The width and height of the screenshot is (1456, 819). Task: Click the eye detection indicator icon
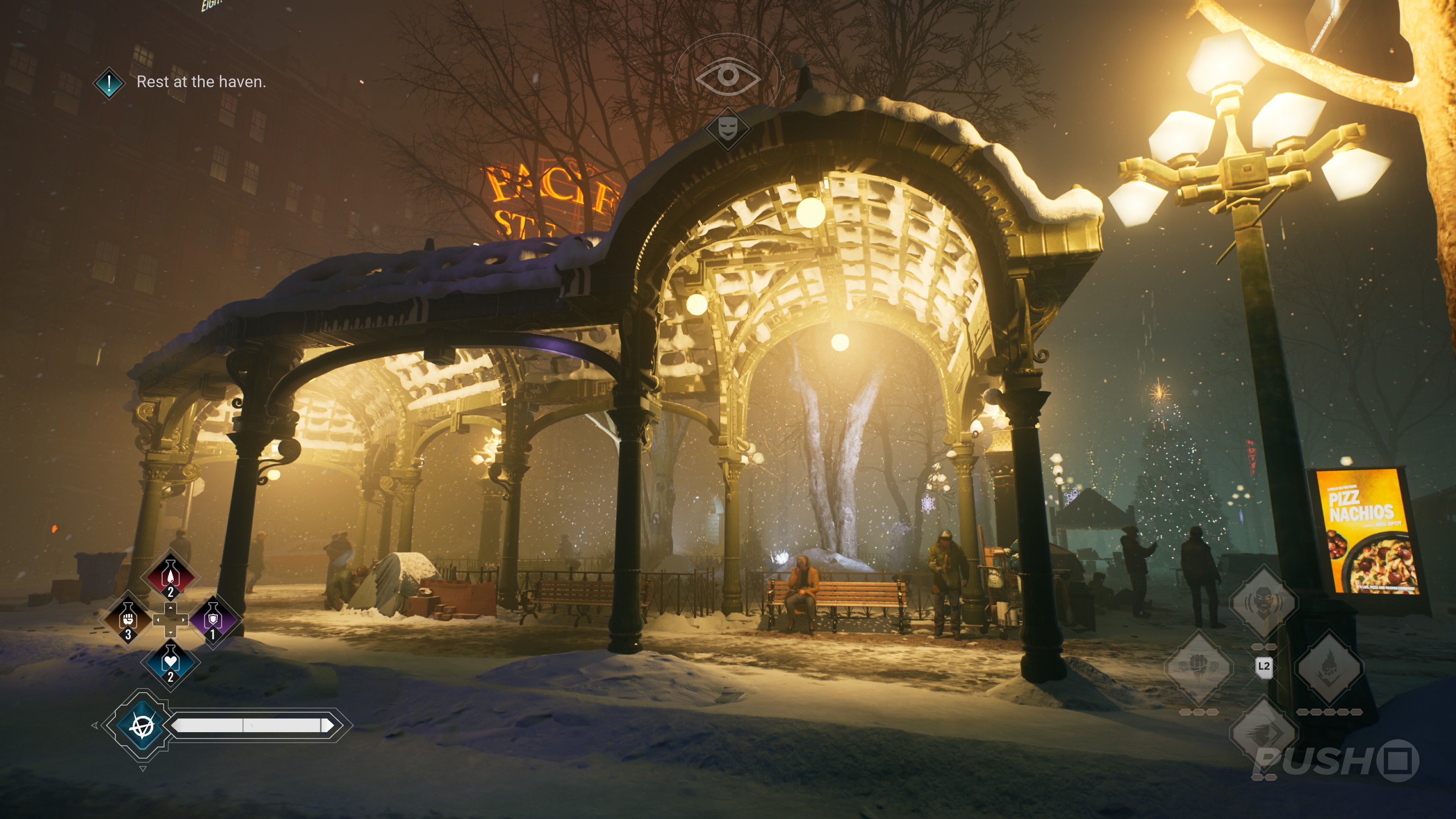pyautogui.click(x=728, y=75)
